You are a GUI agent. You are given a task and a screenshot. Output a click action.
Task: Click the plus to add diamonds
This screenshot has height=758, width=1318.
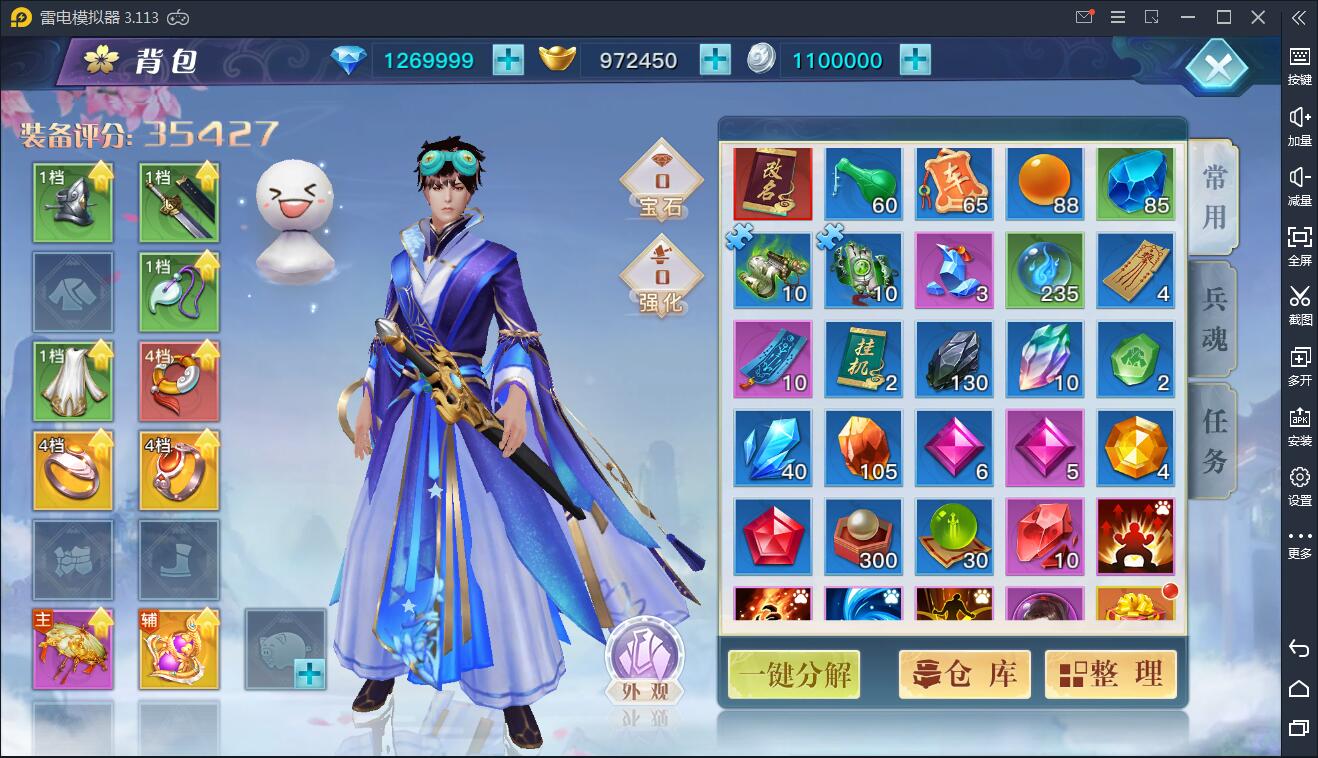(x=508, y=60)
